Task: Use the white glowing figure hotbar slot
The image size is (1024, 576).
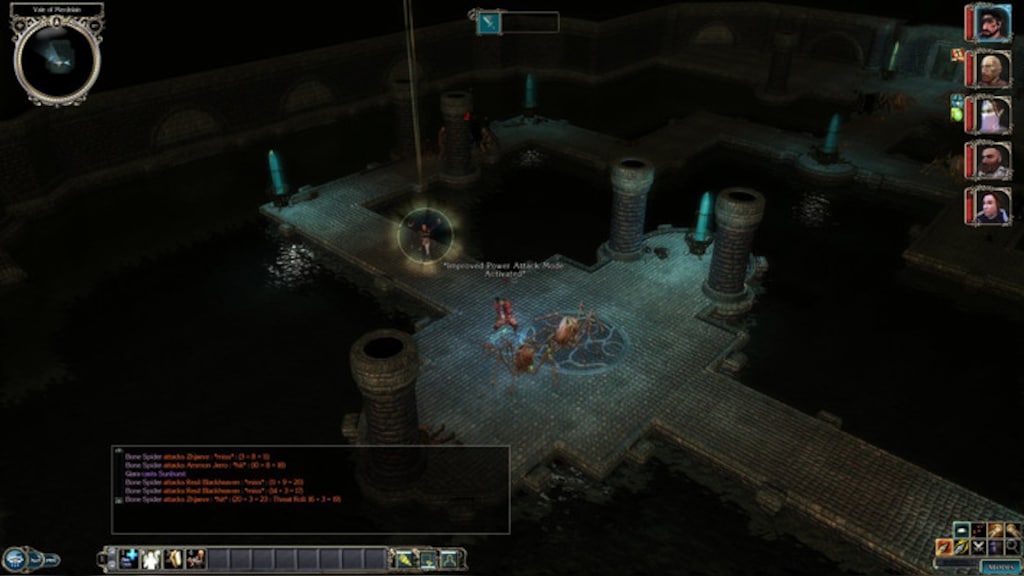Action: pyautogui.click(x=151, y=559)
